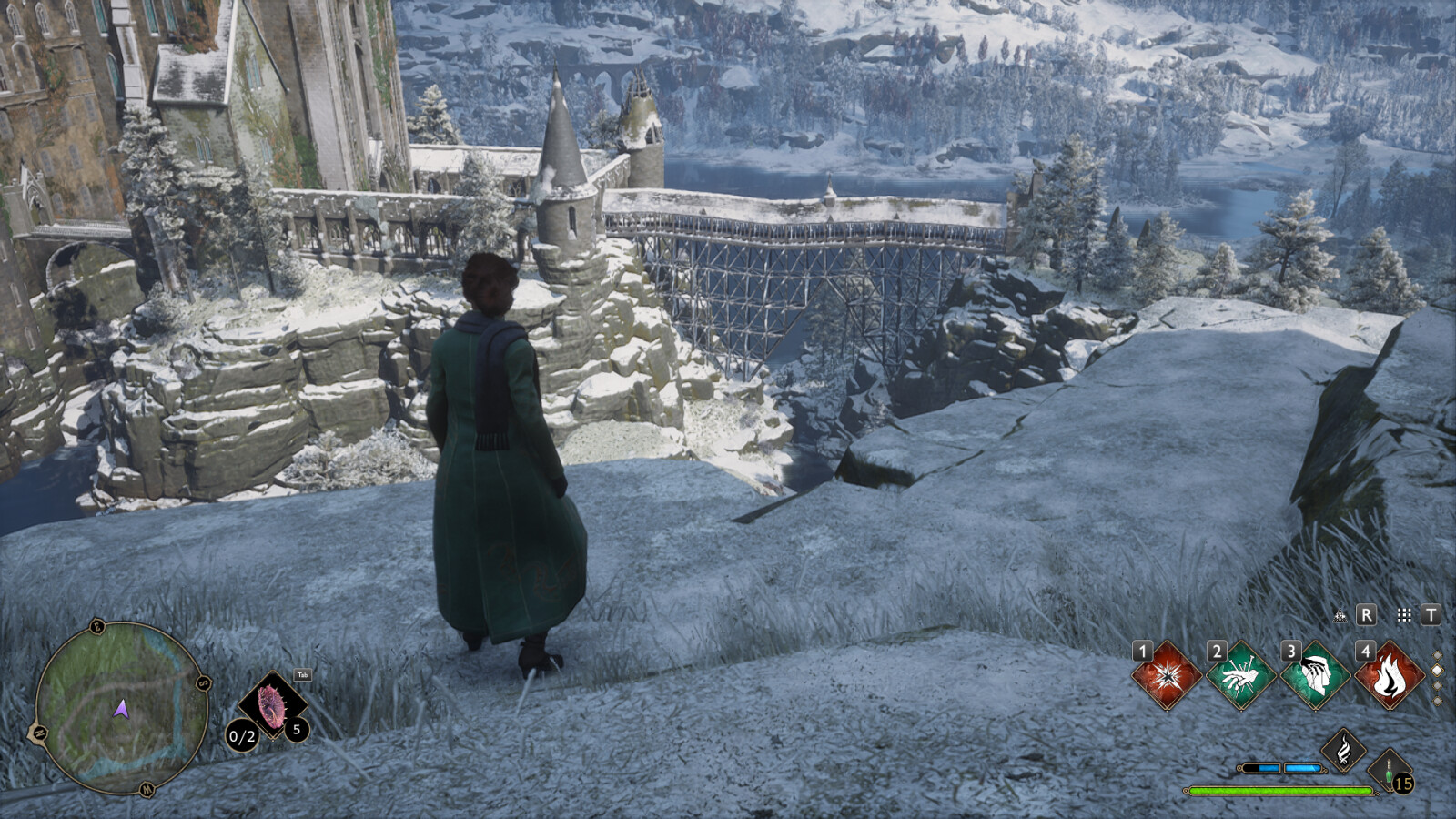Image resolution: width=1456 pixels, height=819 pixels.
Task: Toggle the highlighted spell set diamond
Action: click(x=1439, y=670)
